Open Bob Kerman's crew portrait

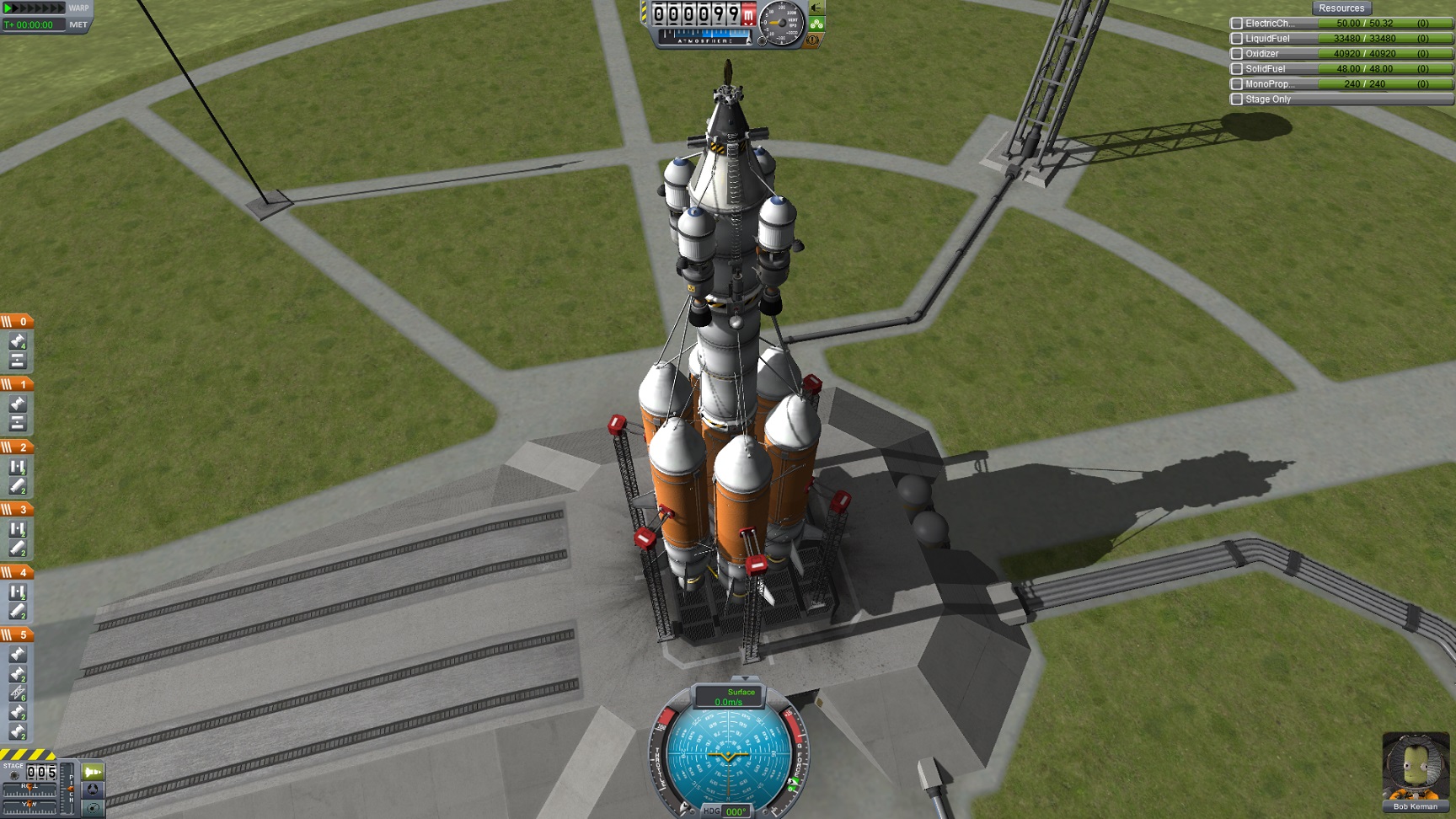pos(1415,766)
